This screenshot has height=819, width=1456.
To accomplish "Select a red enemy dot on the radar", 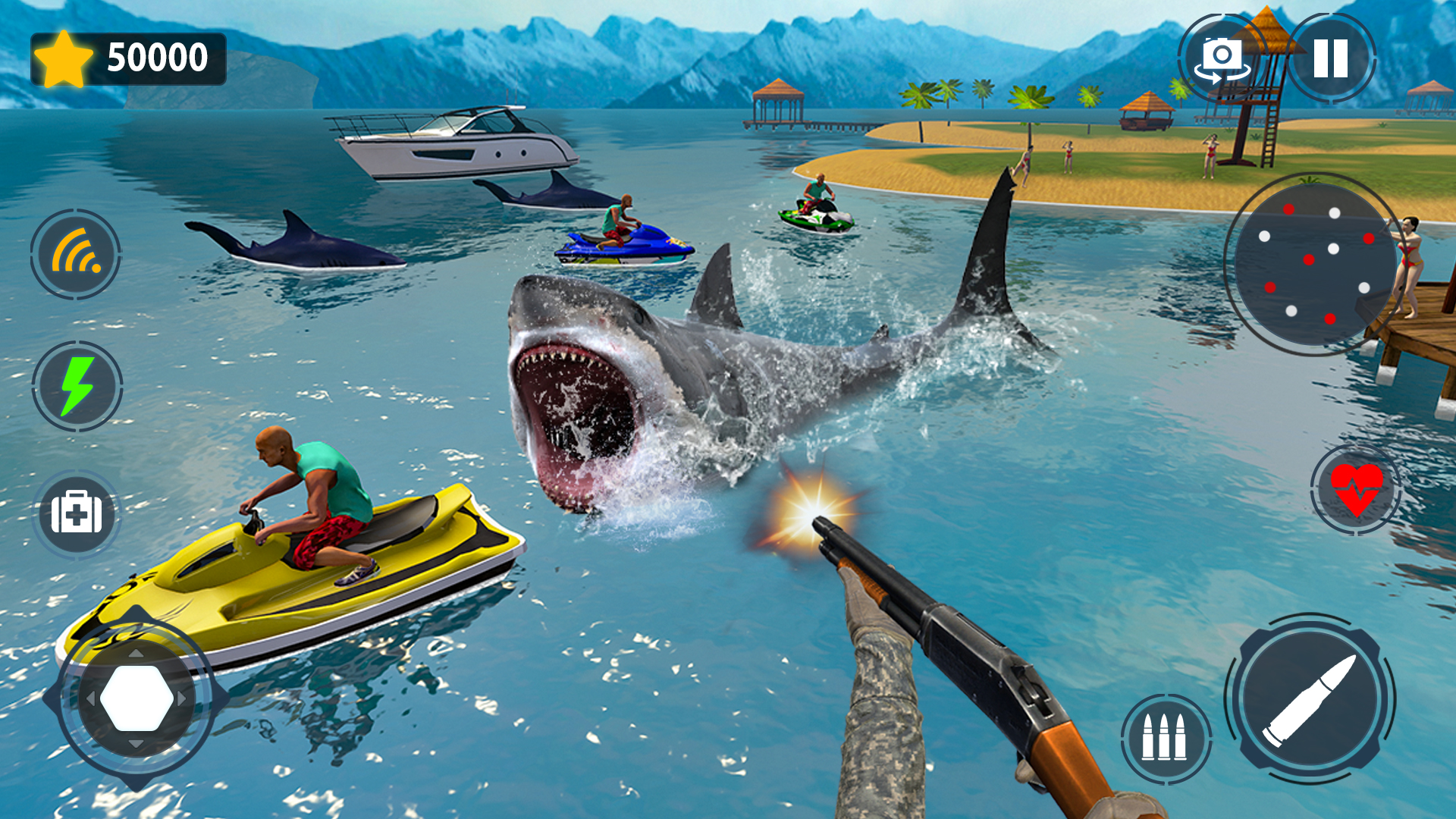I will point(1308,259).
